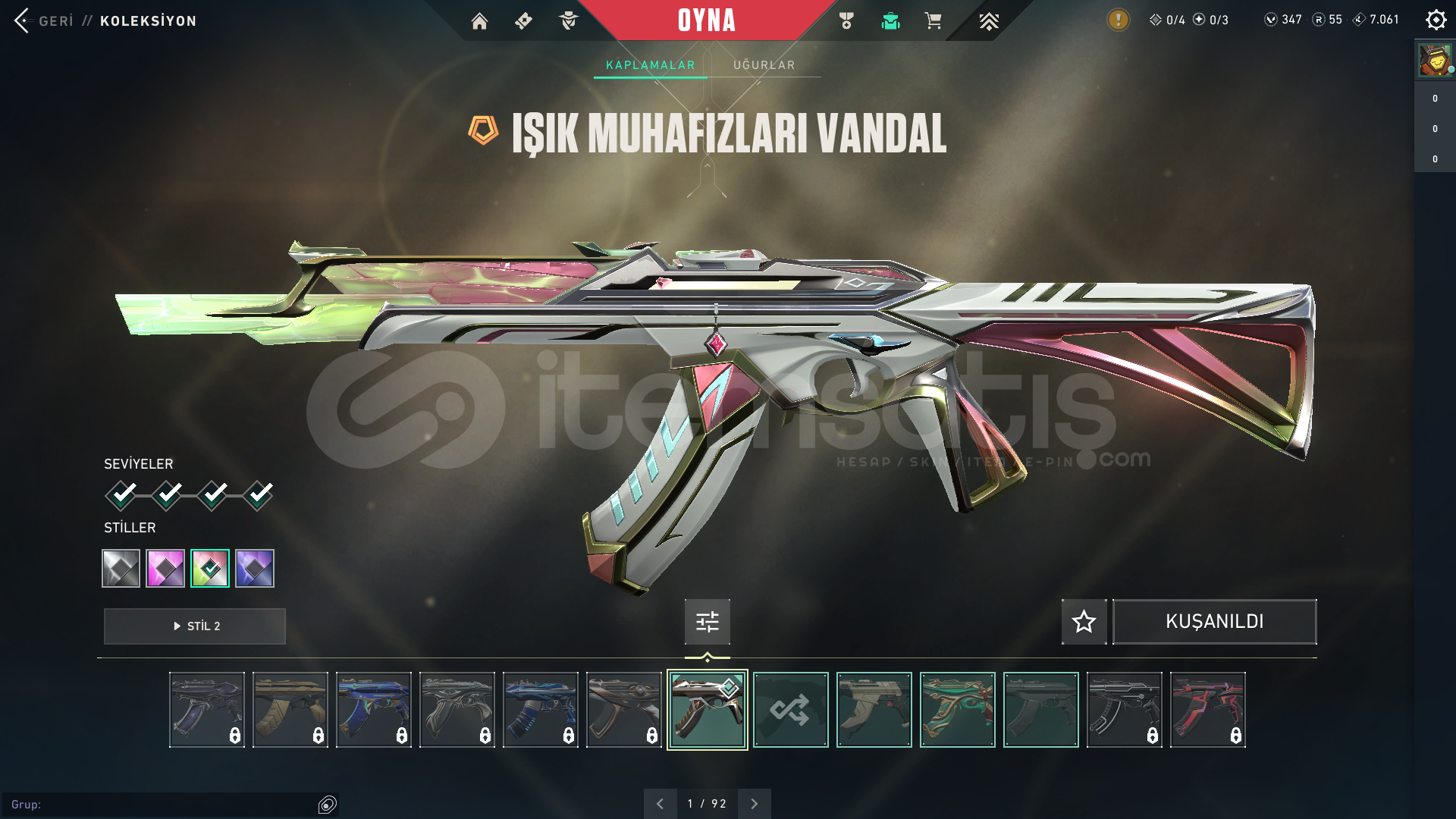
Task: Choose the grey default style swatch
Action: click(121, 568)
